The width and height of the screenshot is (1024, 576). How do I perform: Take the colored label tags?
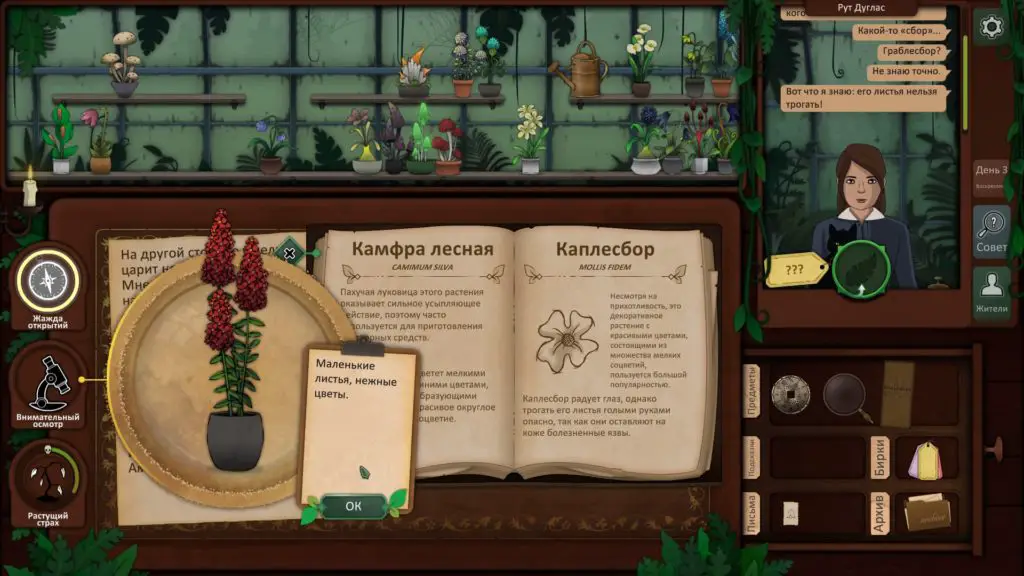(926, 459)
